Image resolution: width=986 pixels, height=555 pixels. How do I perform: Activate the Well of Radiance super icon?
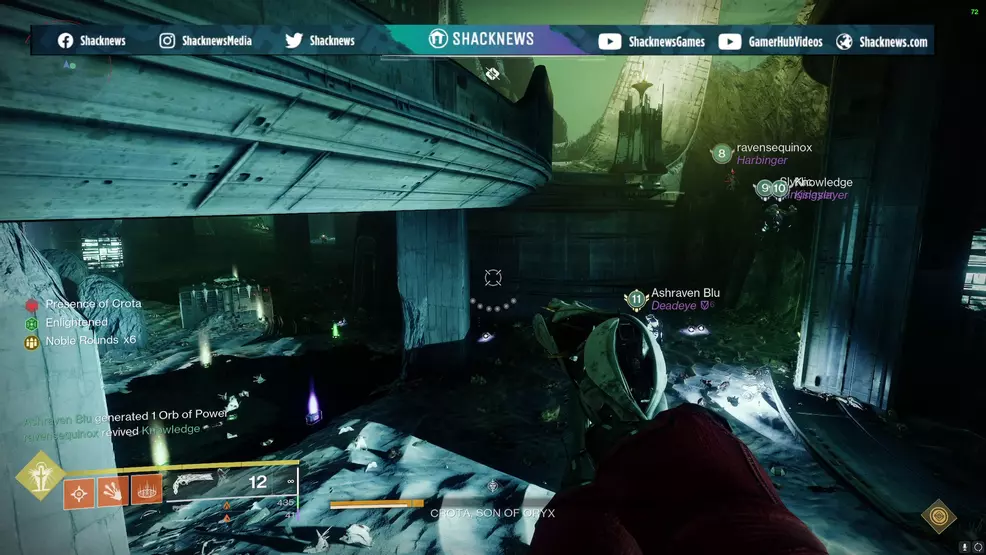point(39,477)
